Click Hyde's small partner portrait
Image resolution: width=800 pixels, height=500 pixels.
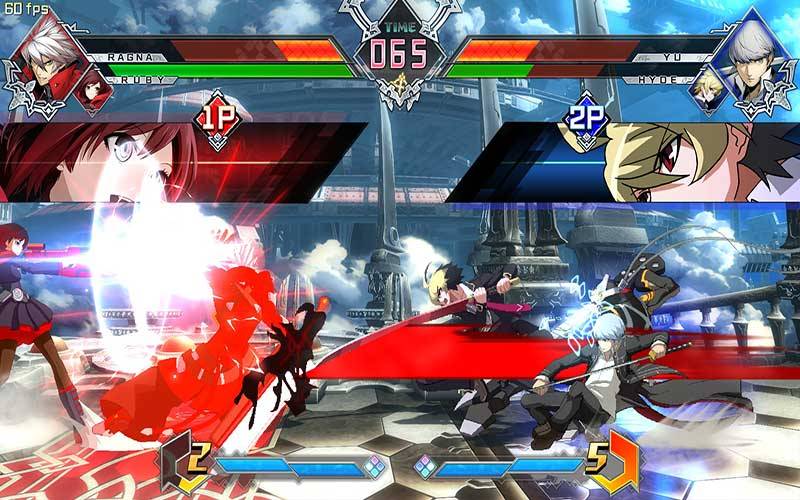[x=707, y=88]
